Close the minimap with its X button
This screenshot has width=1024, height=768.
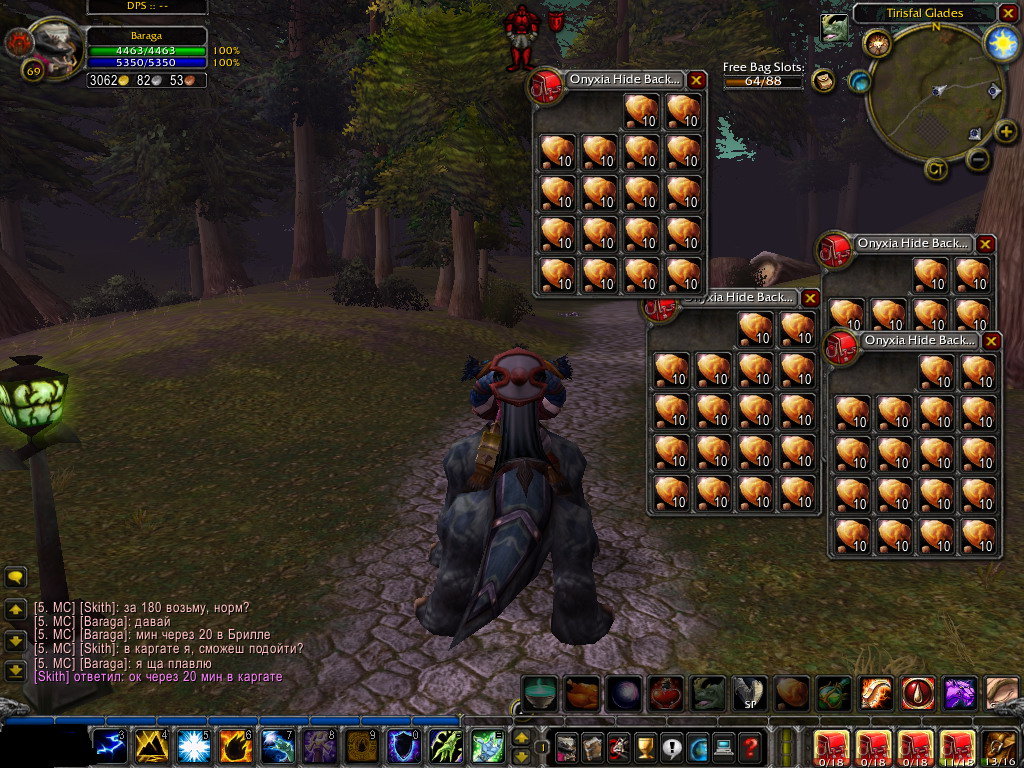tap(1009, 14)
